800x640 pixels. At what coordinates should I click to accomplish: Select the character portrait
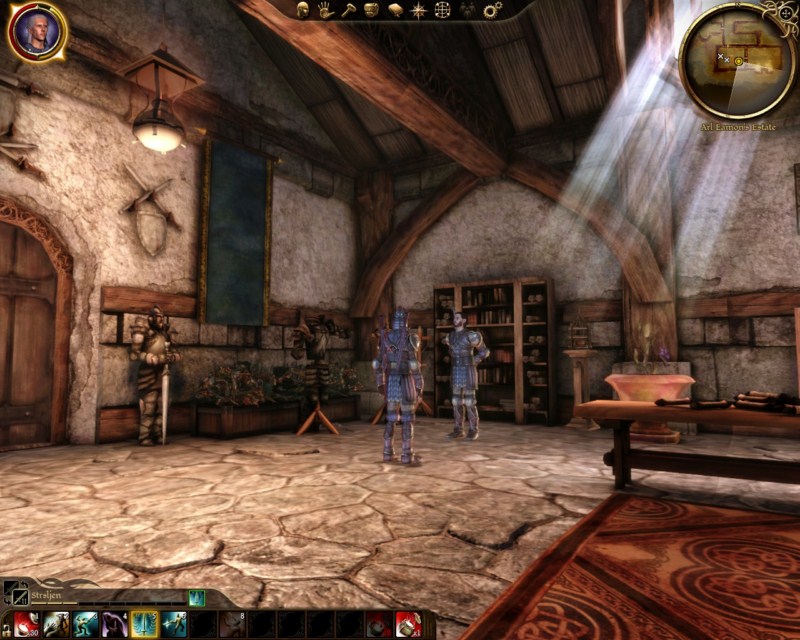click(37, 31)
